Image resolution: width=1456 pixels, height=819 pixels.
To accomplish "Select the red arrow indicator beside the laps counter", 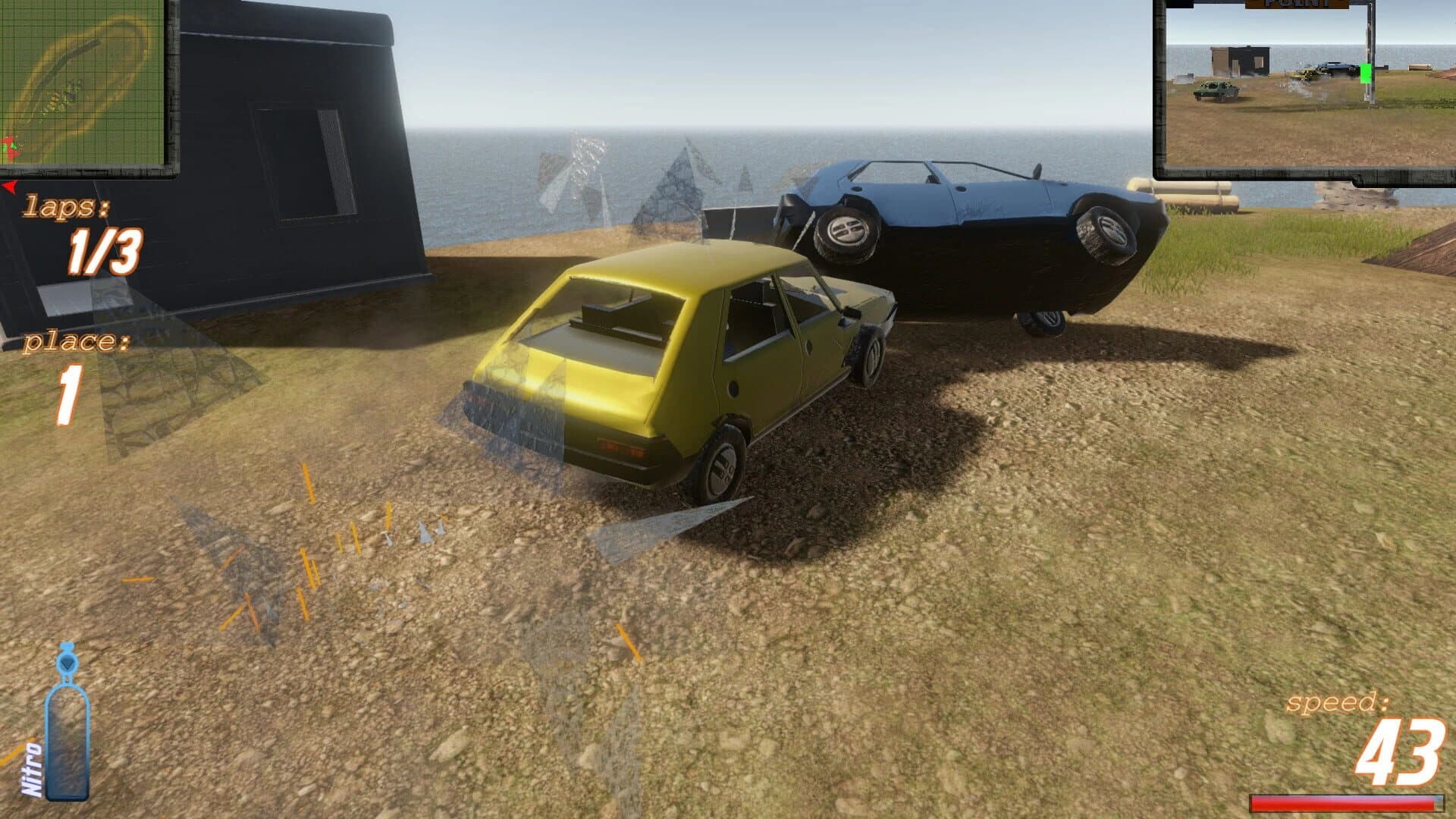I will coord(9,185).
